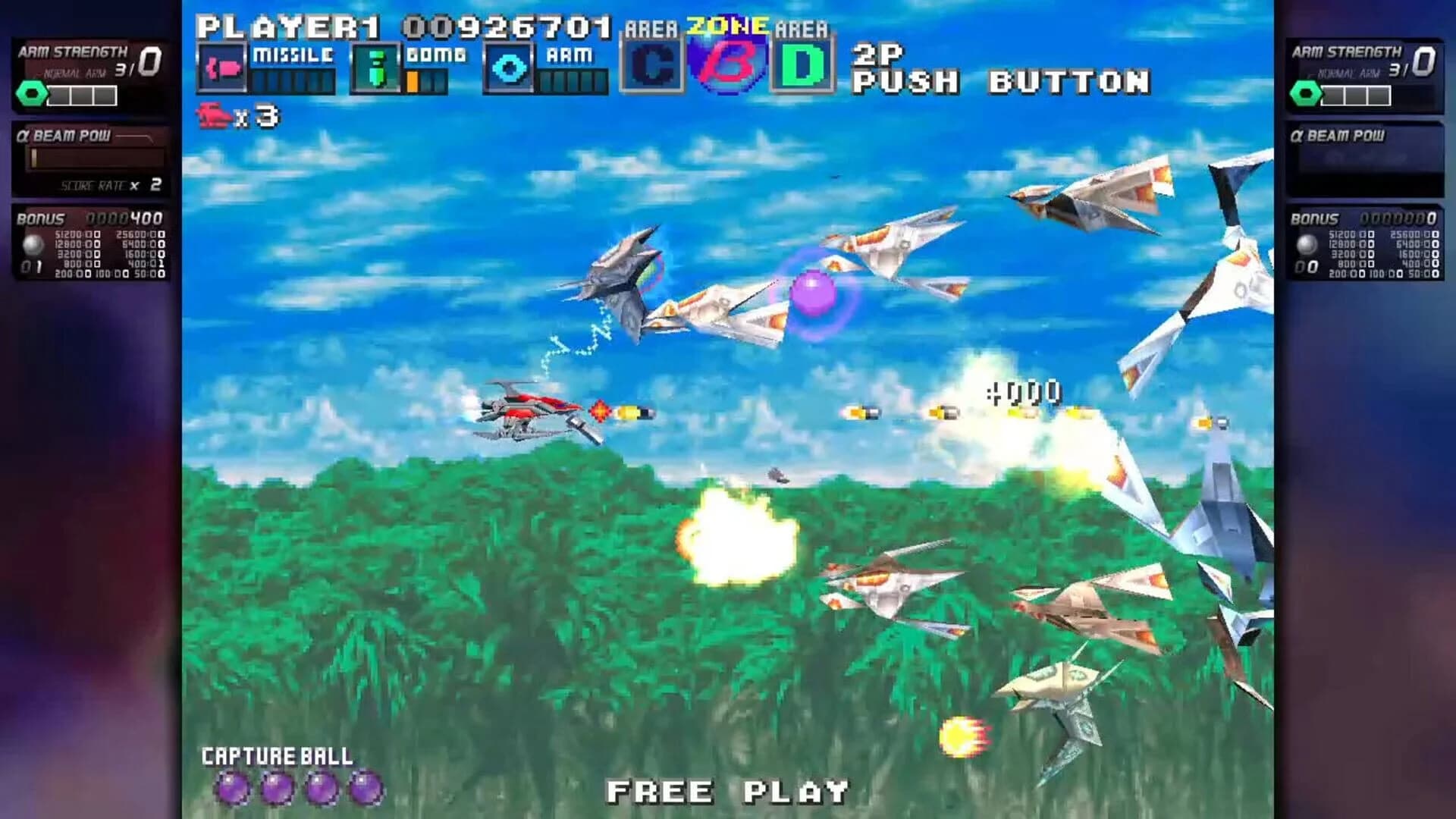
Task: Select the PLAYER1 score display tab
Action: click(402, 25)
